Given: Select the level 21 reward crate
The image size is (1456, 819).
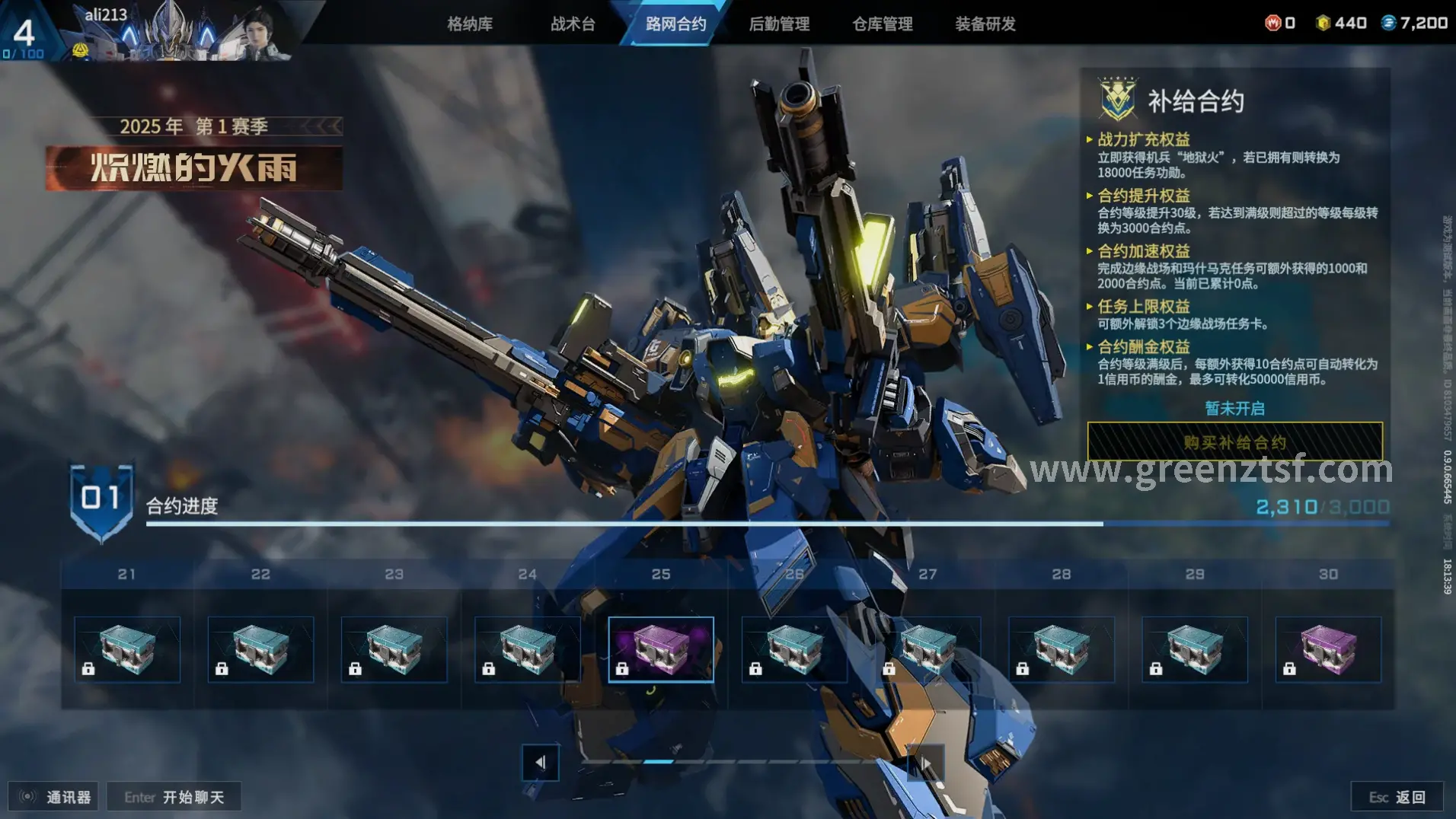Looking at the screenshot, I should pyautogui.click(x=127, y=649).
